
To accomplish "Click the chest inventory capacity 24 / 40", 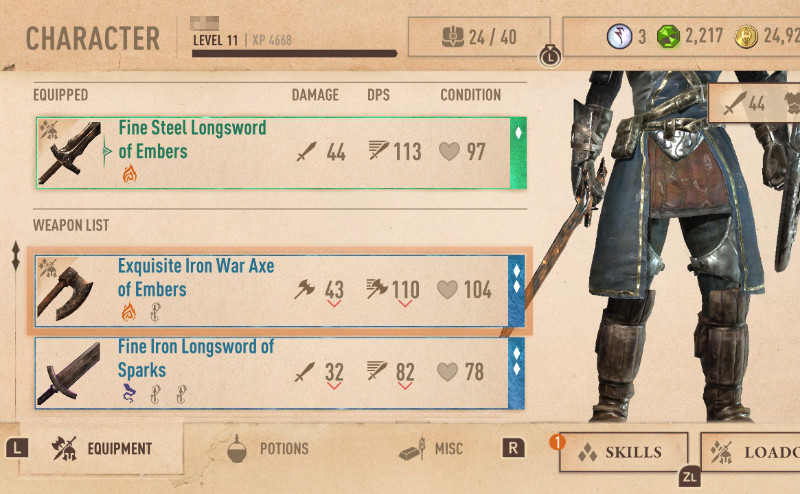I will pyautogui.click(x=479, y=38).
